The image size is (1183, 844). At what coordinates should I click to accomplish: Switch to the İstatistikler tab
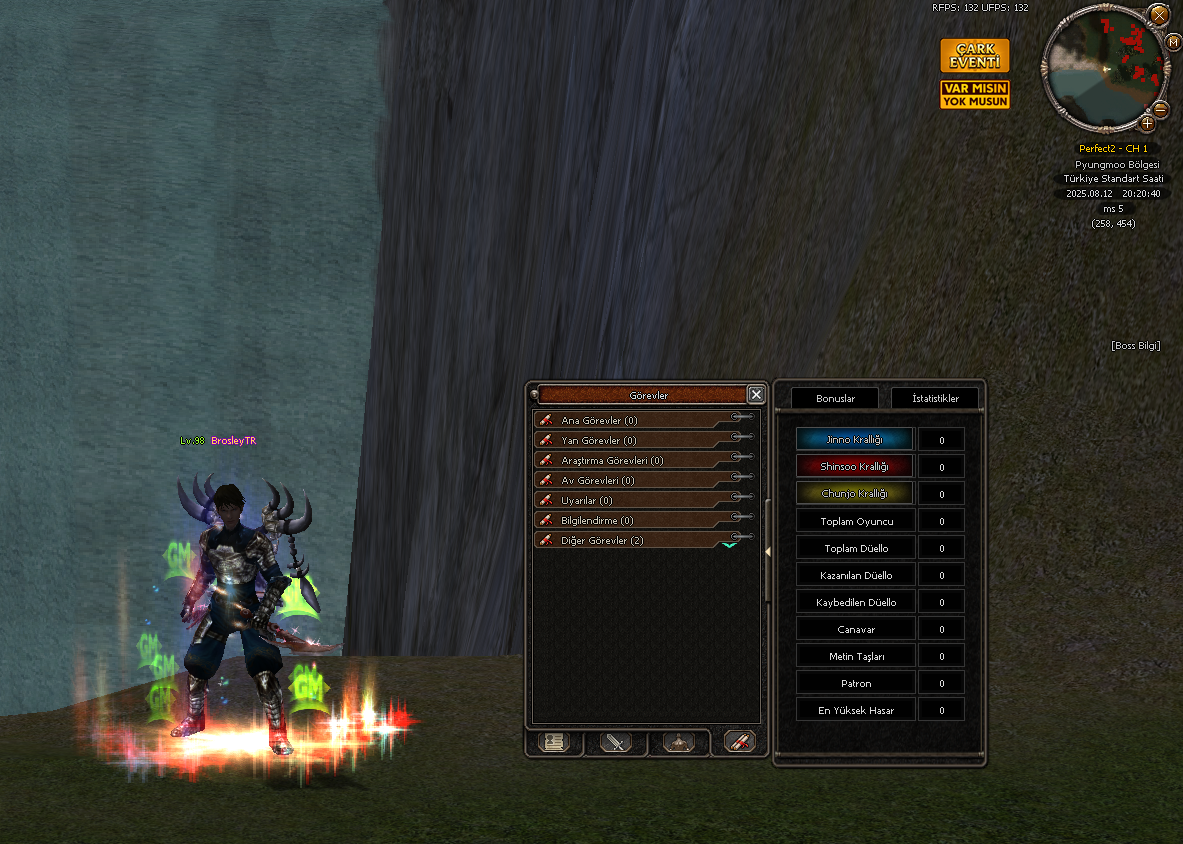(x=935, y=398)
